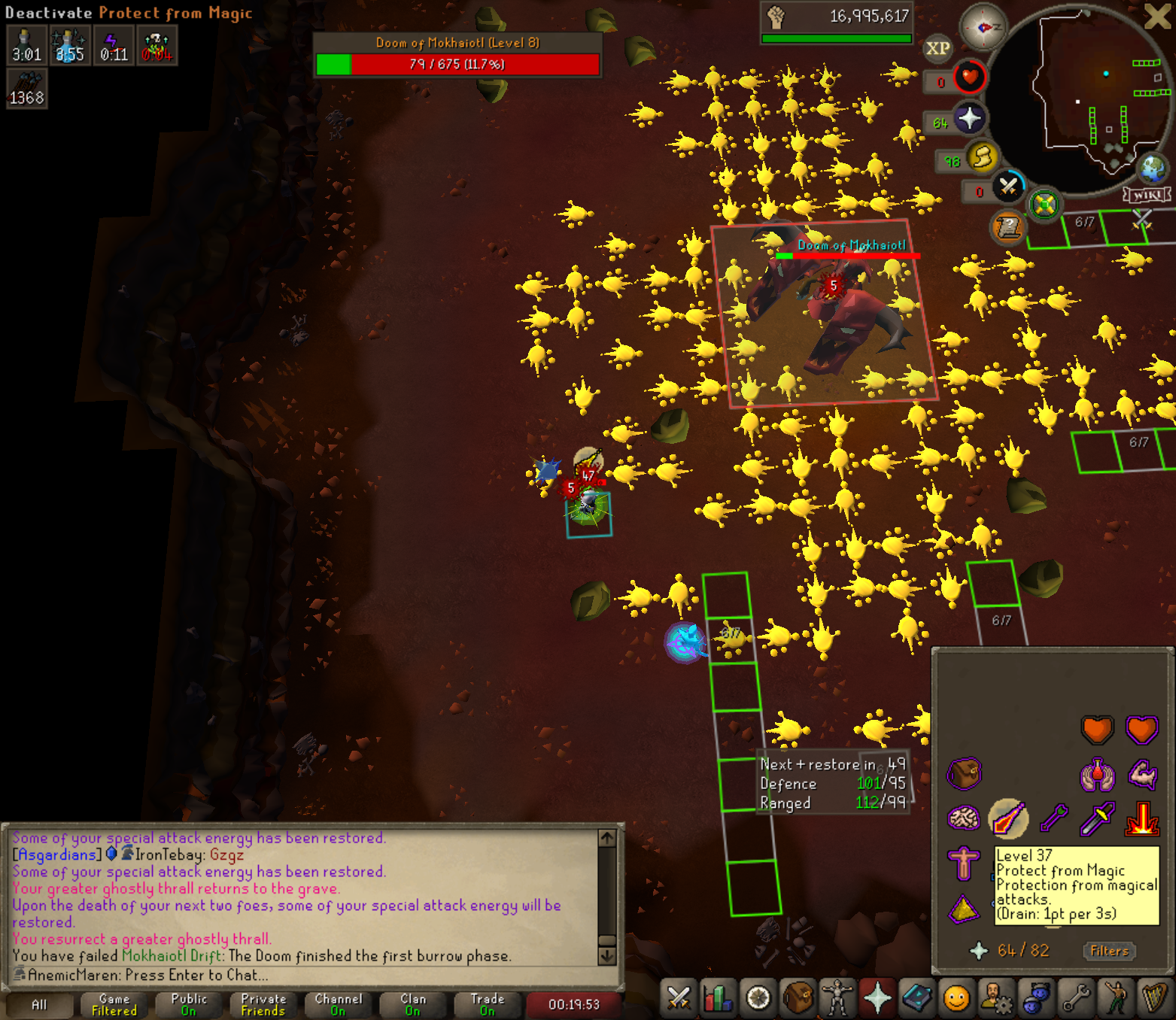The width and height of the screenshot is (1176, 1020).
Task: Switch to the Emotes tab
Action: 1116,998
